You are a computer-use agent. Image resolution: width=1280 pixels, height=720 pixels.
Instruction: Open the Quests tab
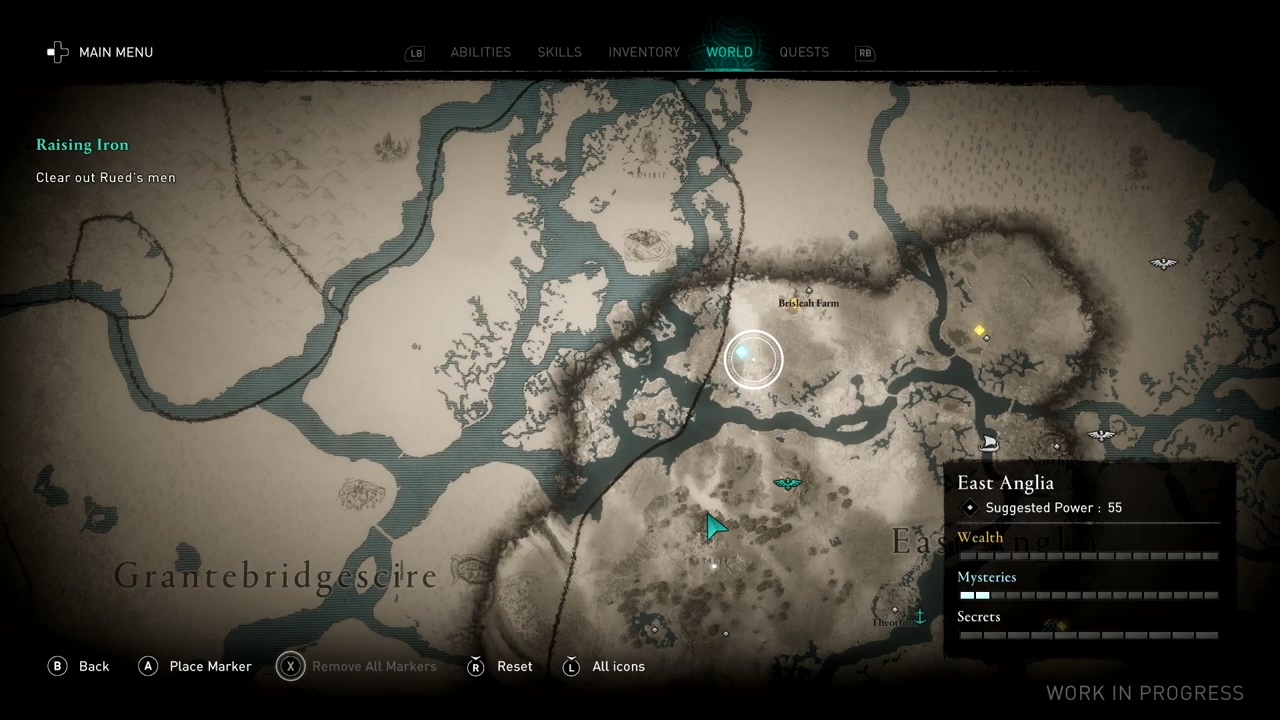pos(804,52)
